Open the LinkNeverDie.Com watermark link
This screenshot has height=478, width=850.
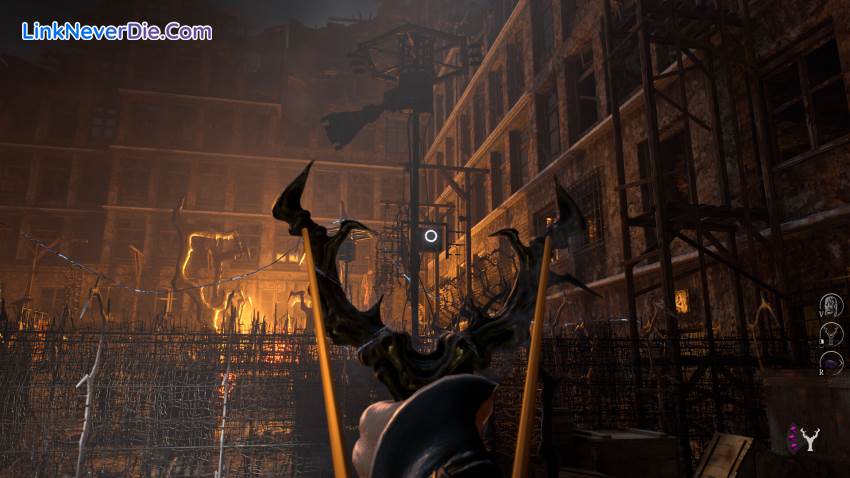(x=117, y=31)
